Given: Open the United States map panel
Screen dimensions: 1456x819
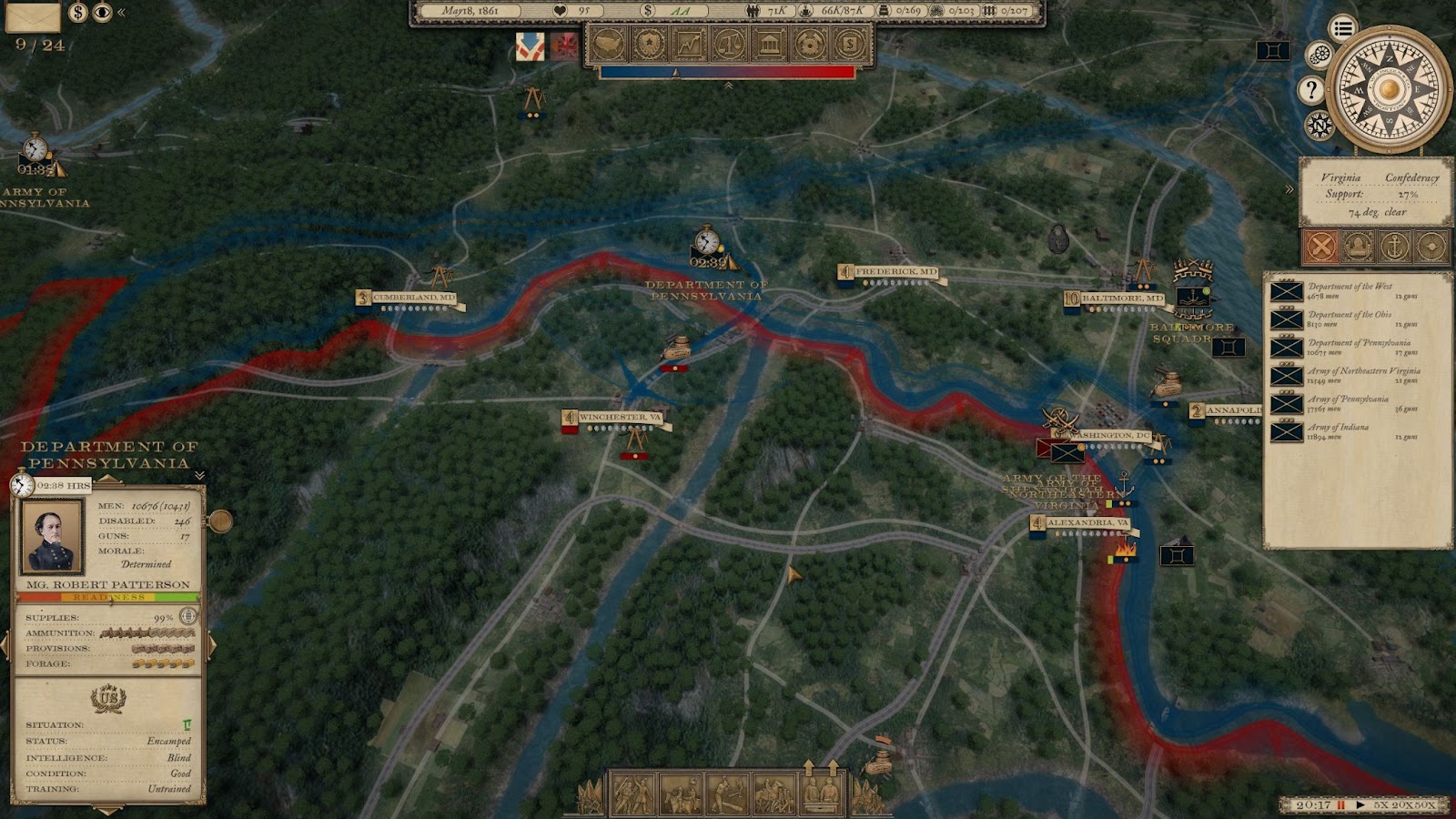Looking at the screenshot, I should click(609, 44).
